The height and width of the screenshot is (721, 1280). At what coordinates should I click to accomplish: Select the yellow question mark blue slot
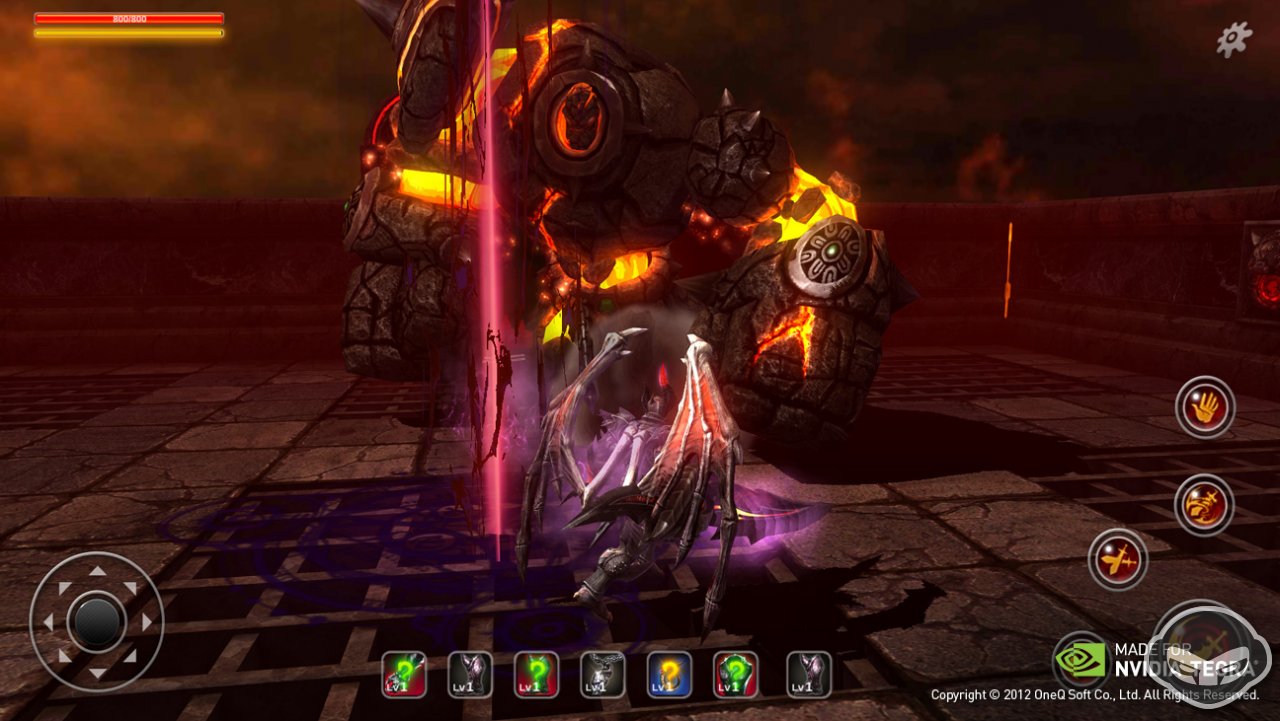click(669, 675)
